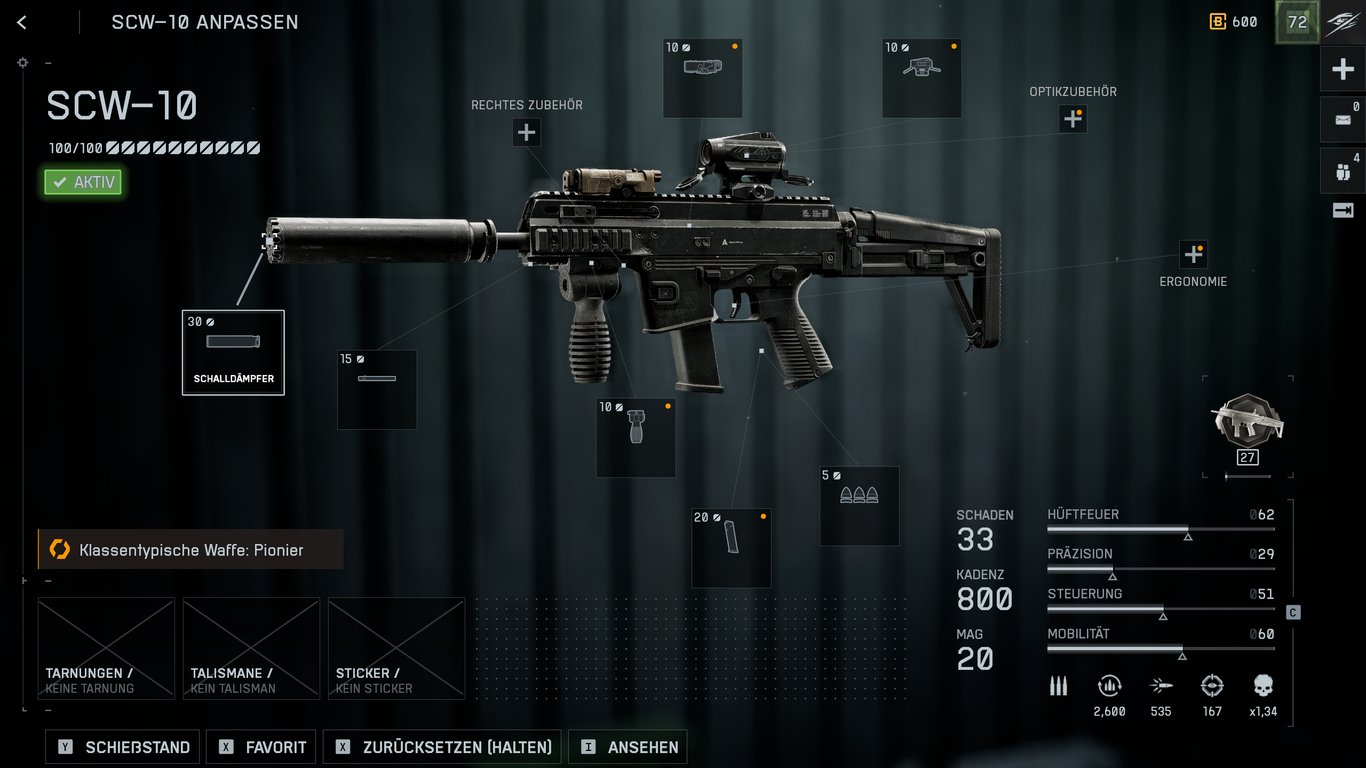Go back with the top-left arrow
1366x768 pixels.
(x=22, y=22)
